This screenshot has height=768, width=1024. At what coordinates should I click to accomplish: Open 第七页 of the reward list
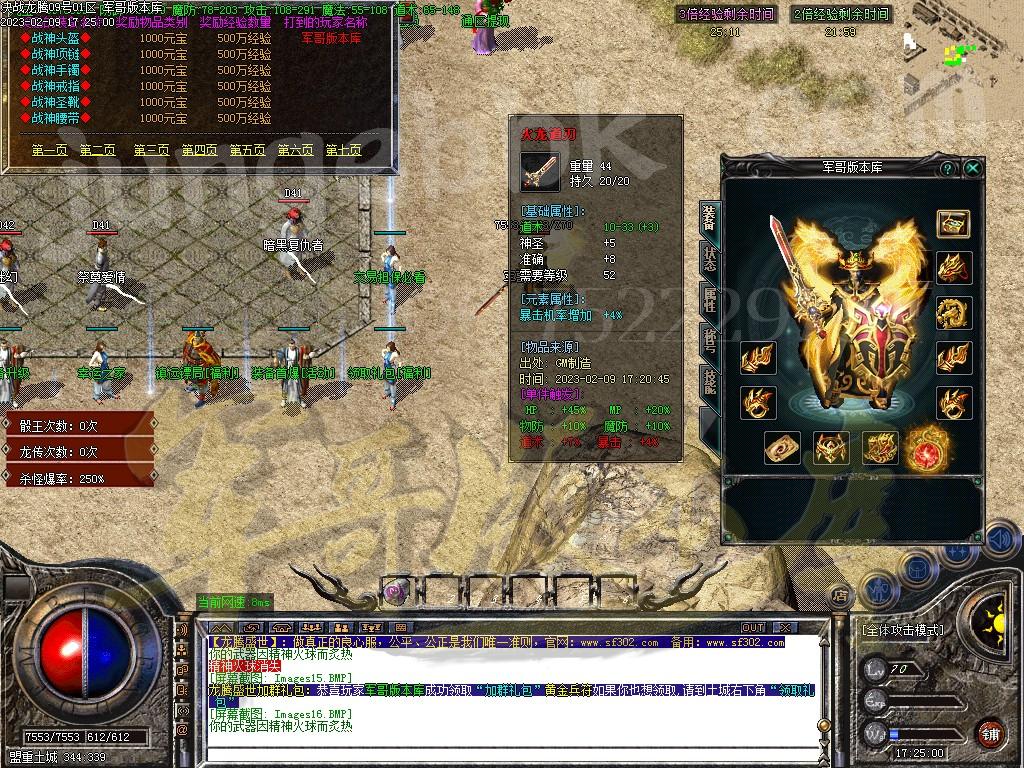(343, 150)
